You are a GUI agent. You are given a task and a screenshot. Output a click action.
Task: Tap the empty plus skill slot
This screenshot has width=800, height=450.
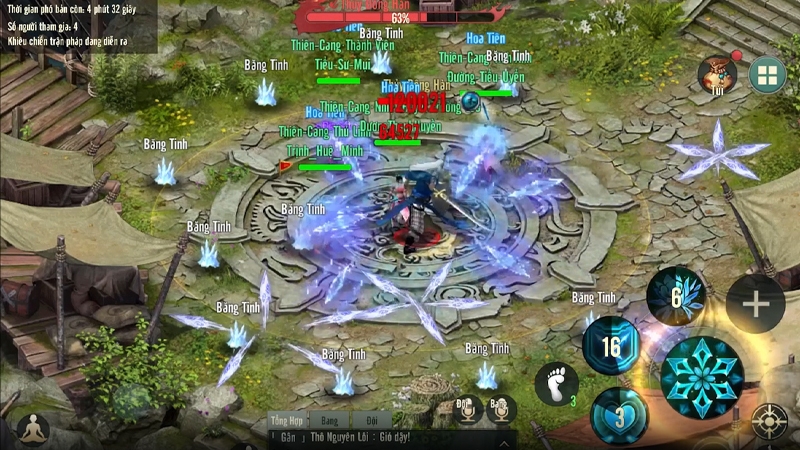click(755, 303)
